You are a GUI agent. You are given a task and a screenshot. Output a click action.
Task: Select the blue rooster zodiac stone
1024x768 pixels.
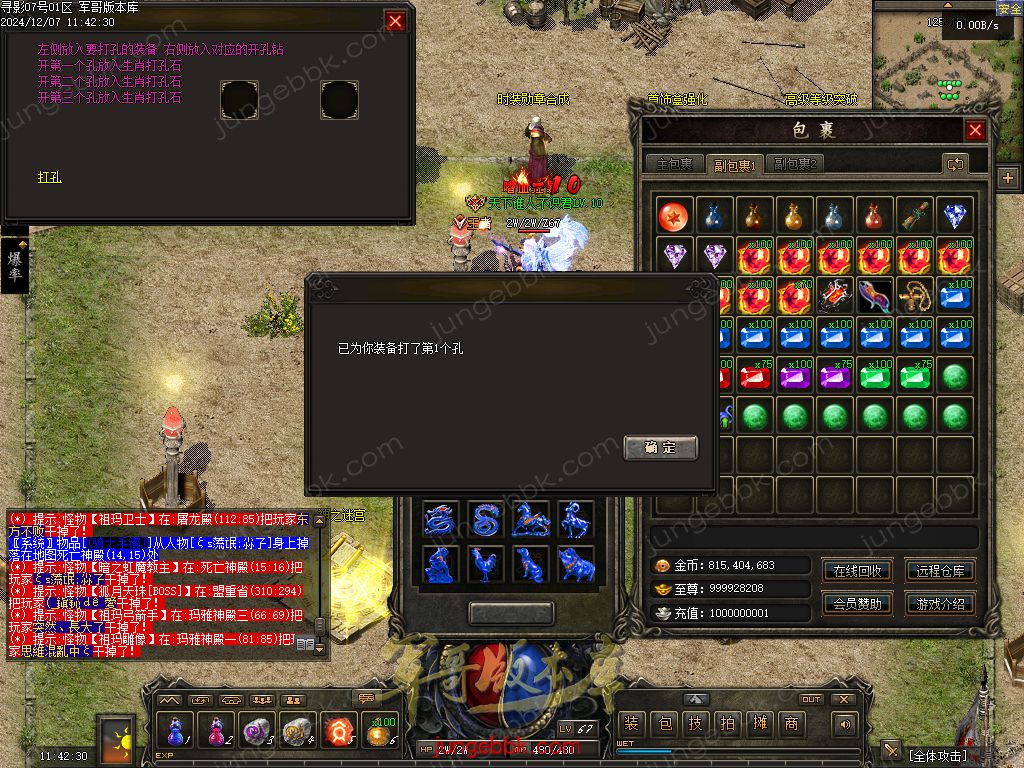pyautogui.click(x=486, y=565)
